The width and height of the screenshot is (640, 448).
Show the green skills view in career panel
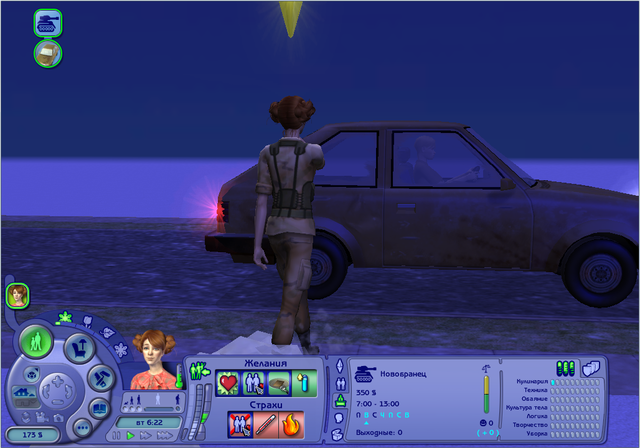pyautogui.click(x=565, y=367)
